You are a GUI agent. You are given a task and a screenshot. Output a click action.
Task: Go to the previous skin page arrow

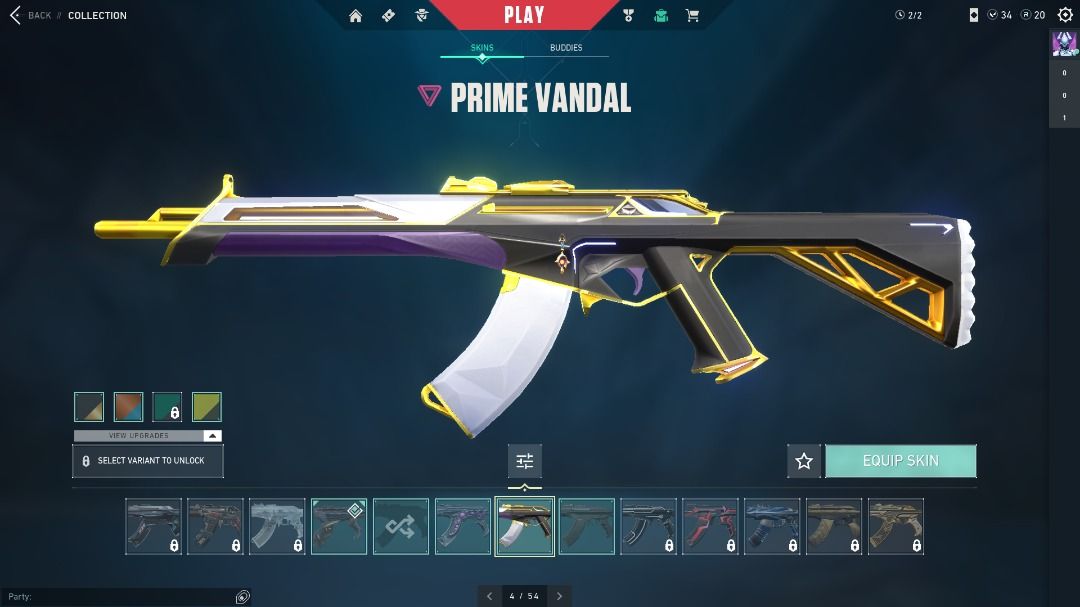[489, 596]
